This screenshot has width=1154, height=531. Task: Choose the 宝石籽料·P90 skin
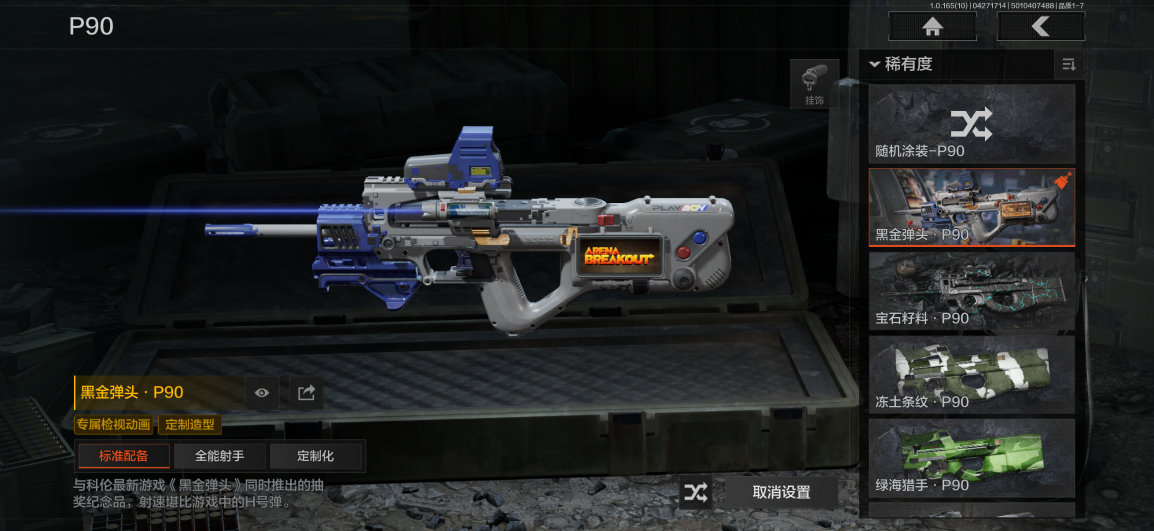tap(971, 291)
